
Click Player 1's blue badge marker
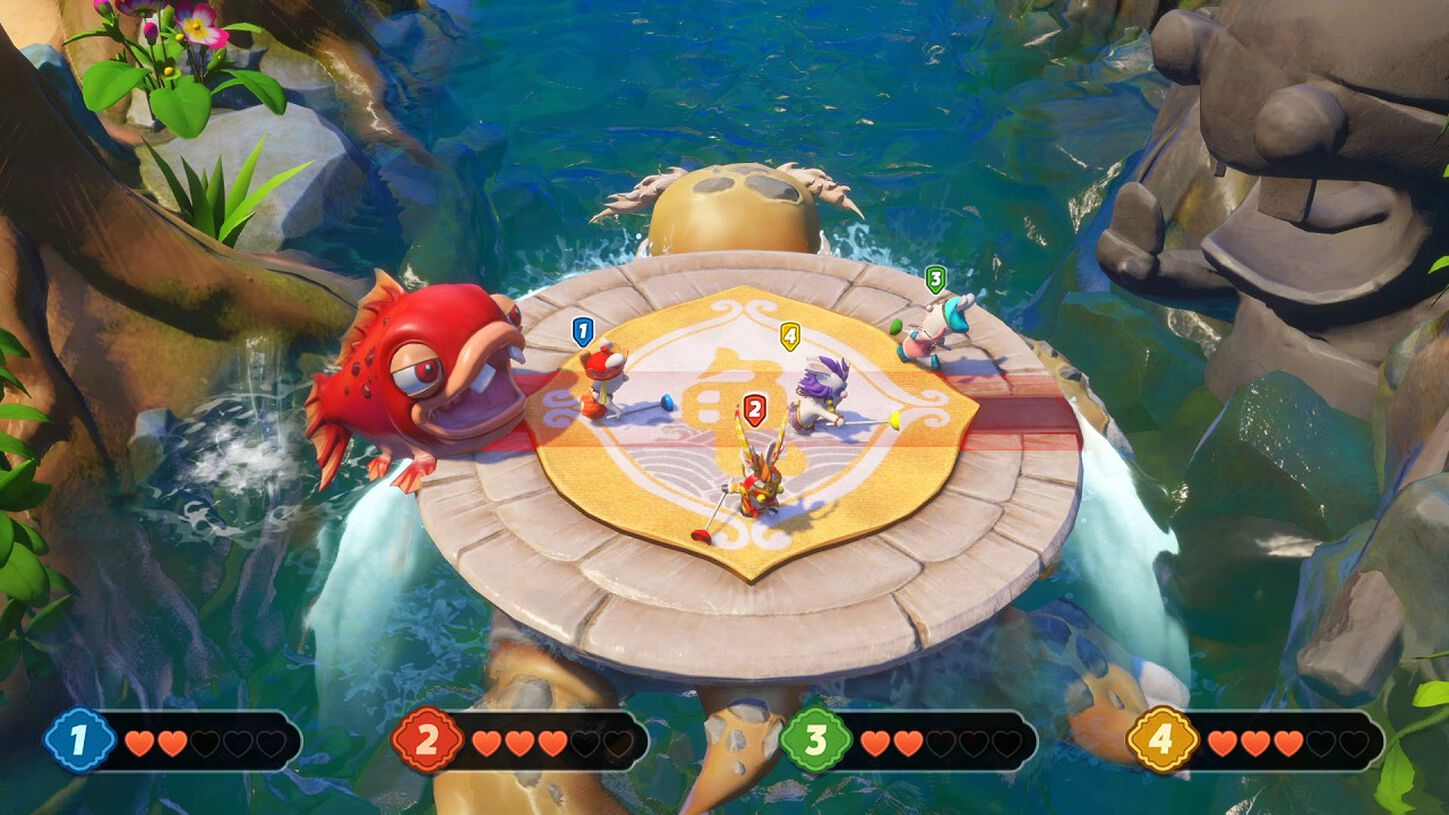583,331
